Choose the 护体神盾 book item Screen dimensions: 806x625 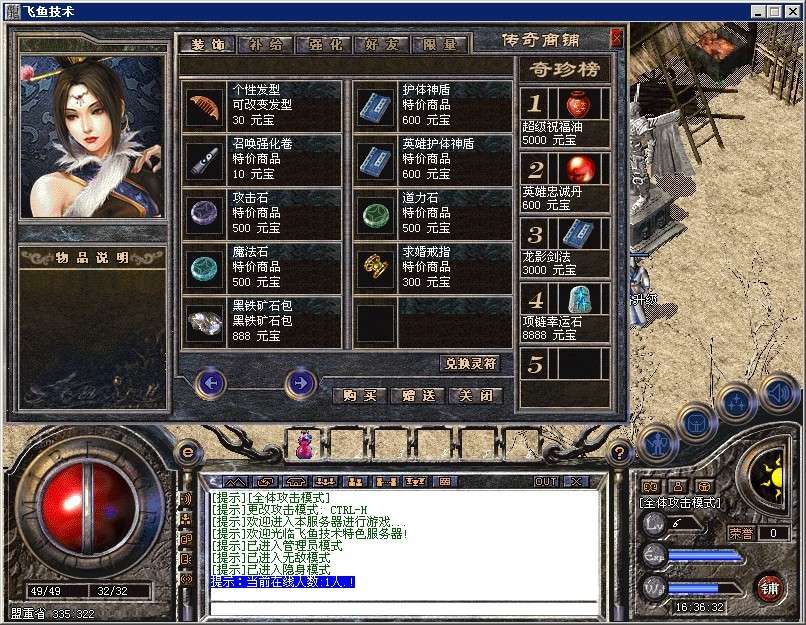click(x=375, y=107)
